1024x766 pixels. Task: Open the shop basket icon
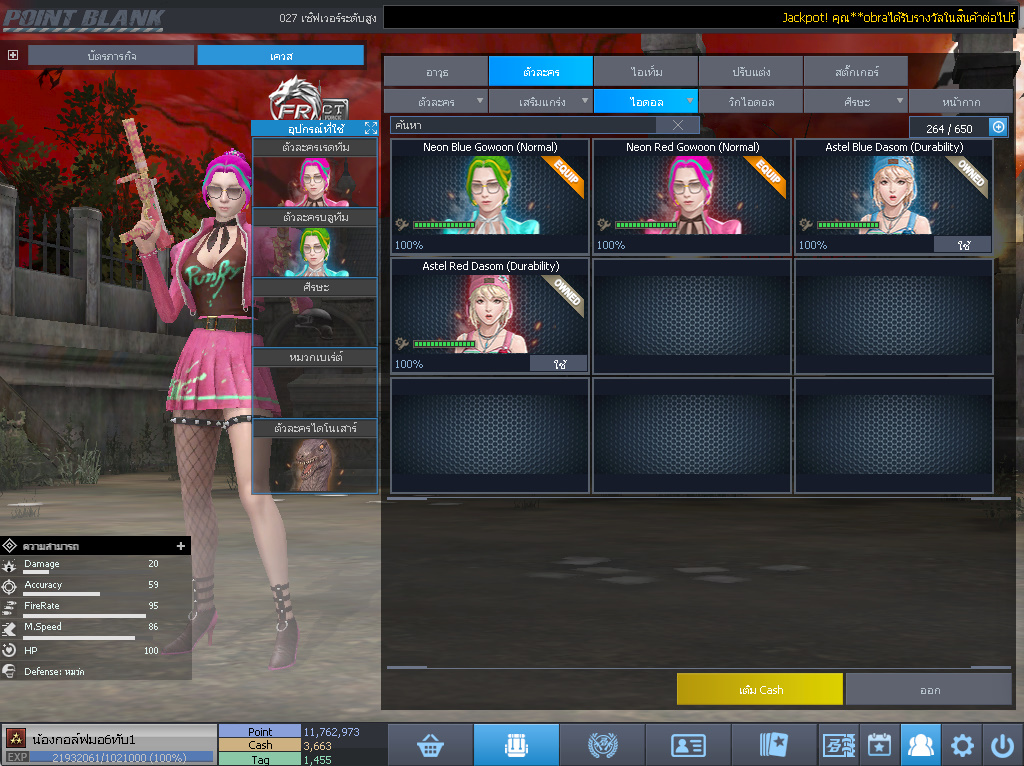430,745
